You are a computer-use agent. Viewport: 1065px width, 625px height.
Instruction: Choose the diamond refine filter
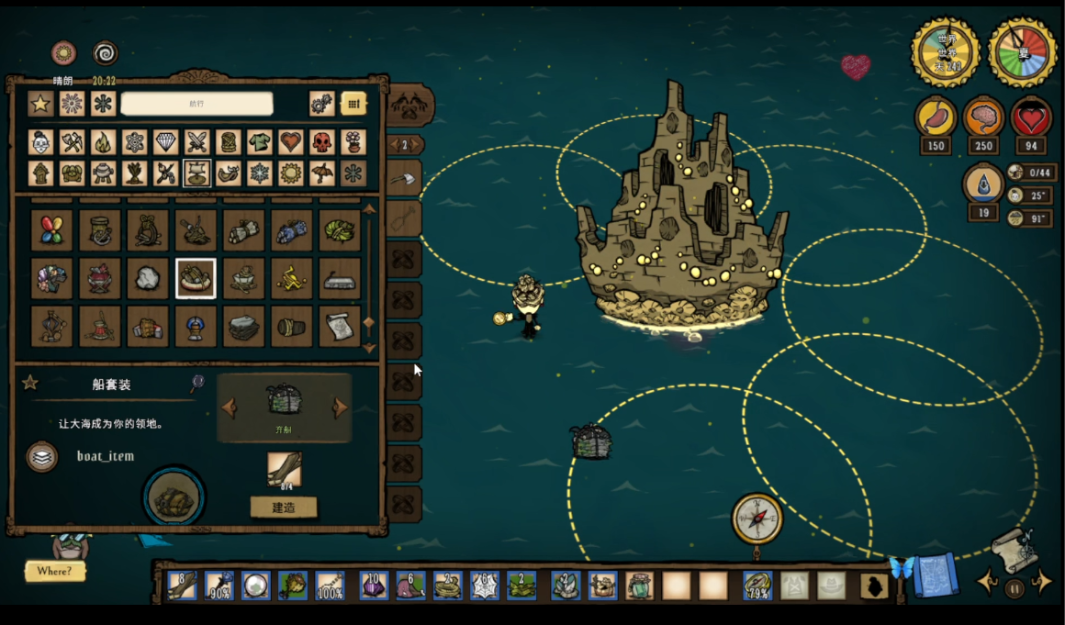pyautogui.click(x=165, y=142)
